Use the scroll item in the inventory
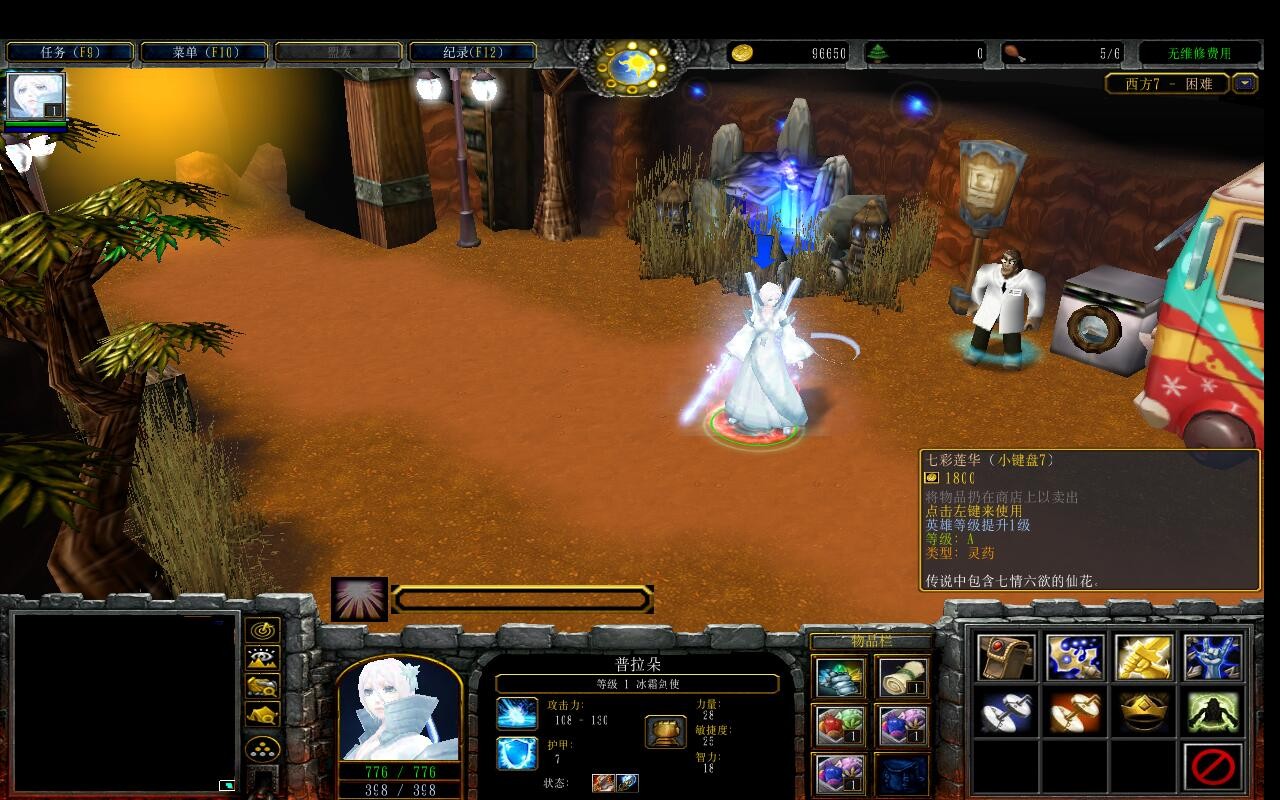This screenshot has width=1280, height=800. pos(903,678)
